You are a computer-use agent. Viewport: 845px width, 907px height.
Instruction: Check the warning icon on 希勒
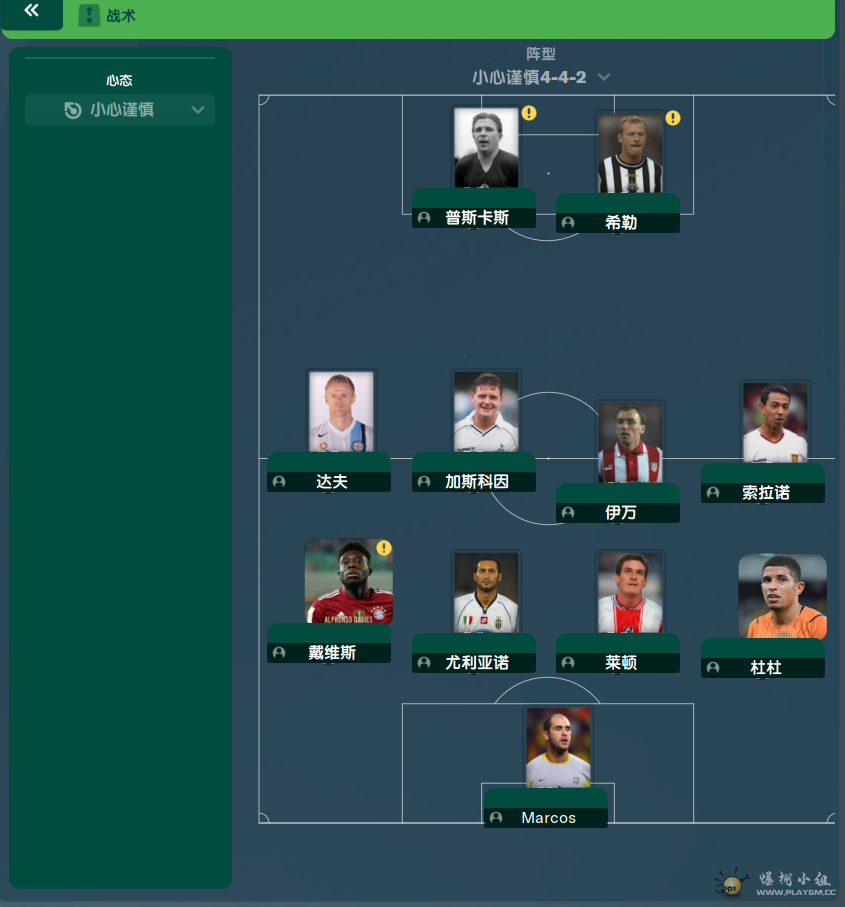673,118
